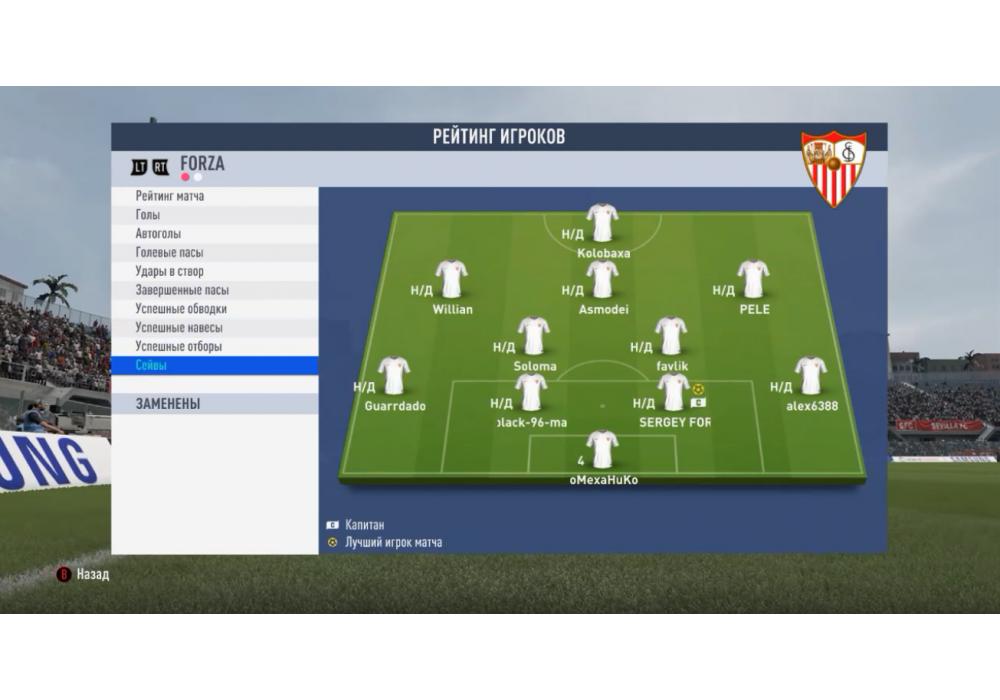Show the Голевые пасы stat

169,253
